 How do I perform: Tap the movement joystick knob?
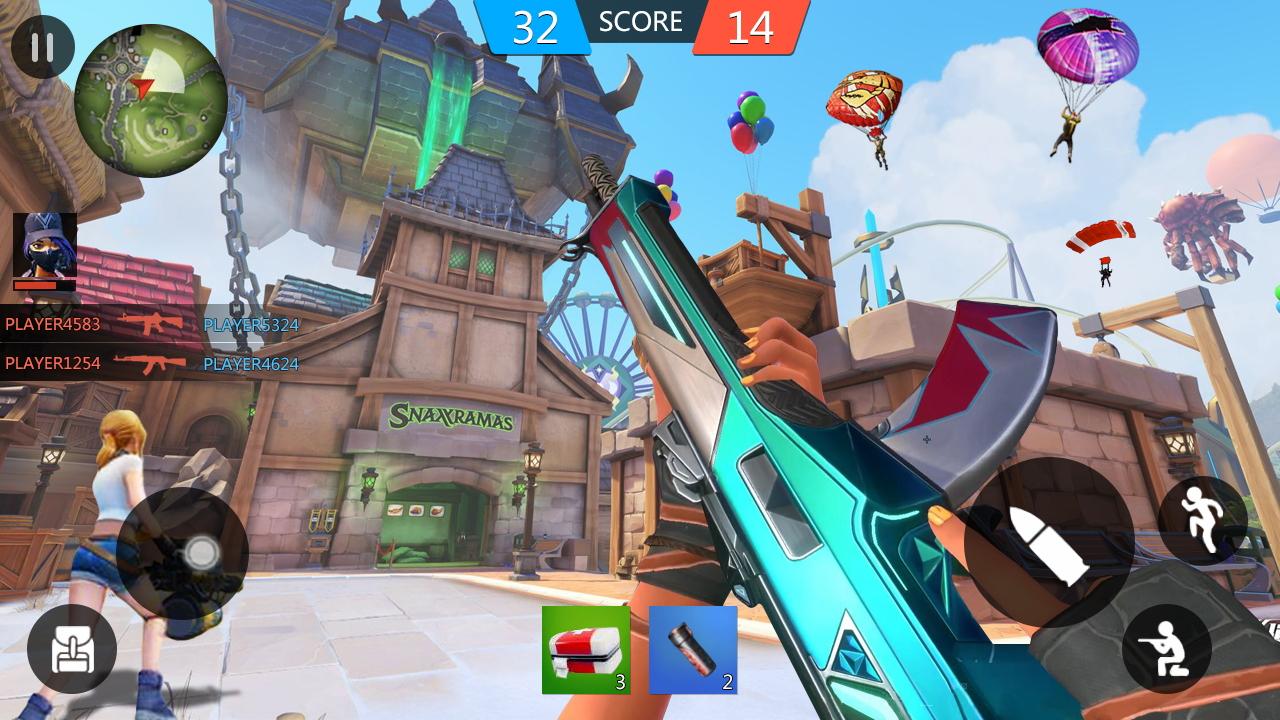pyautogui.click(x=201, y=552)
